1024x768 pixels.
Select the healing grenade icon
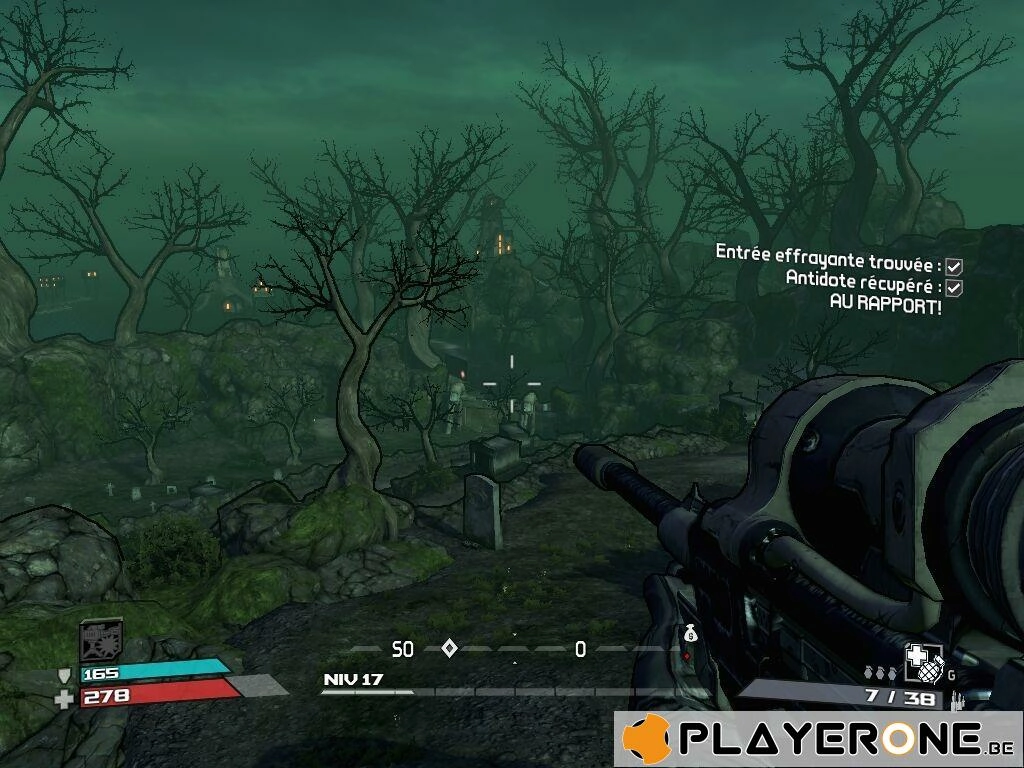tap(922, 661)
